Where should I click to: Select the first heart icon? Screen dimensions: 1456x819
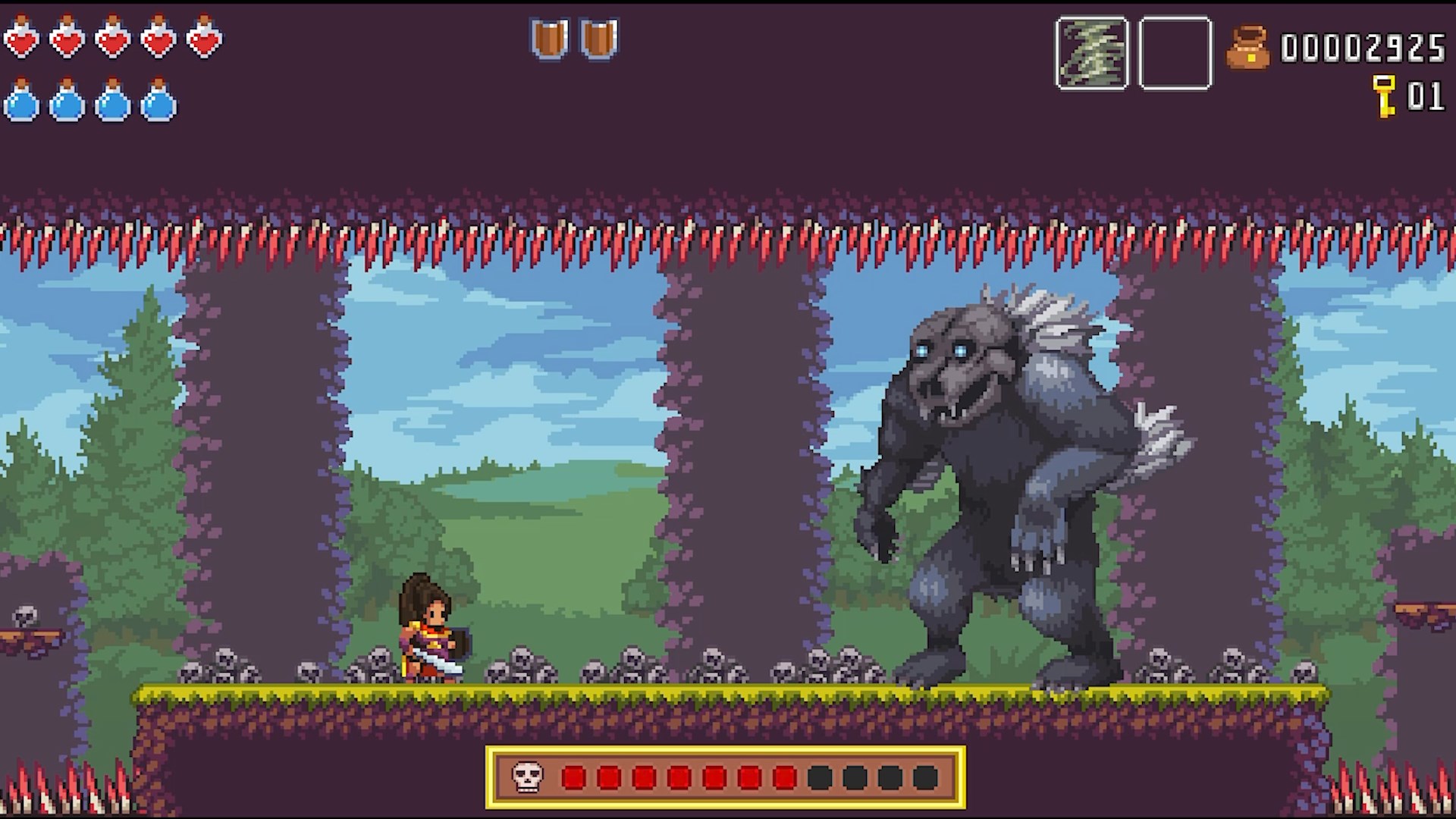click(x=23, y=38)
